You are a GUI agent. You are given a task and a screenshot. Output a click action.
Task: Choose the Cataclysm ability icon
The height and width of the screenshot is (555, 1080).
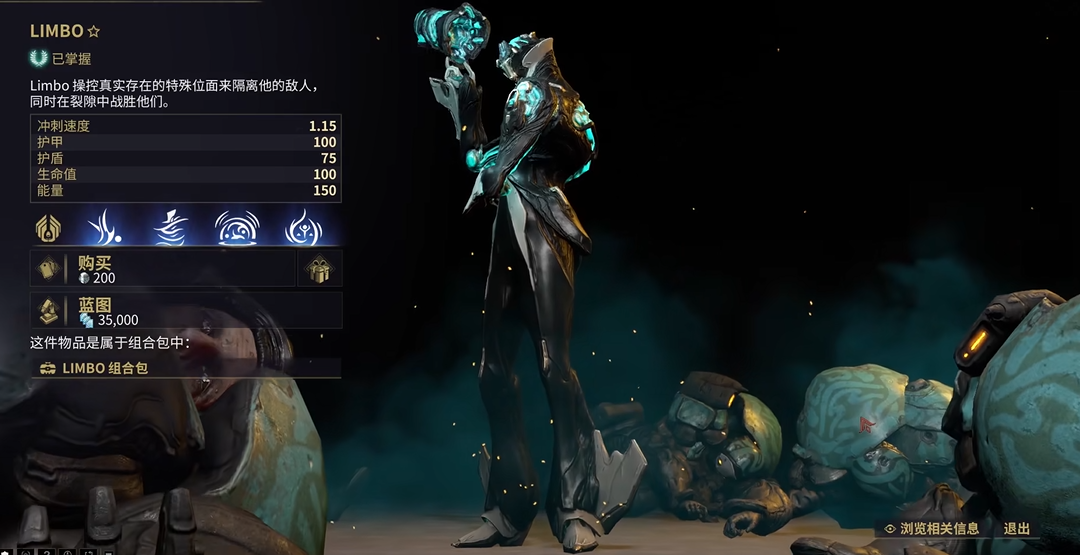point(300,227)
